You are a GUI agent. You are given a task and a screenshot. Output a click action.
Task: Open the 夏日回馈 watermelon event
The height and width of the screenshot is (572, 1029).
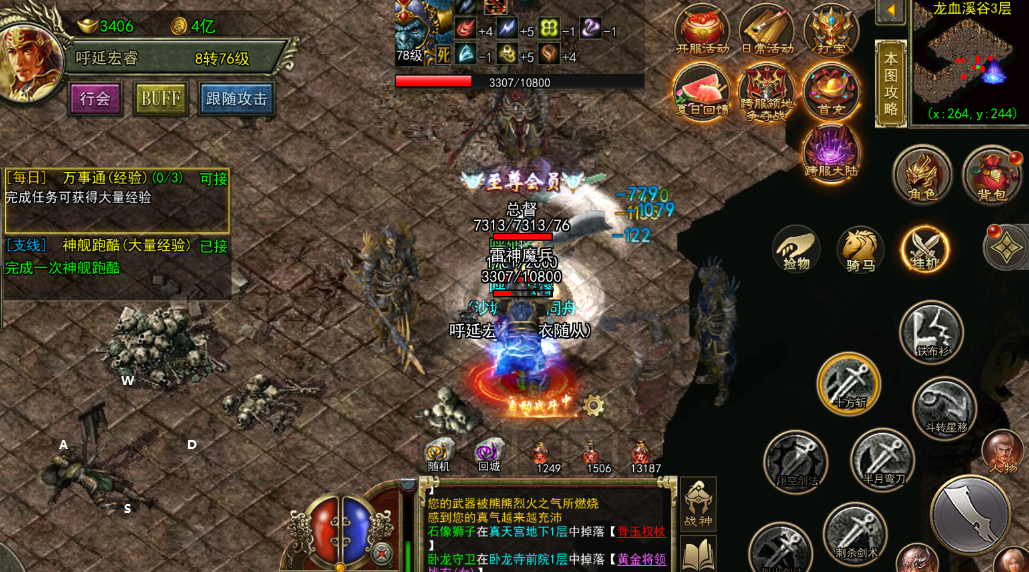click(x=701, y=92)
